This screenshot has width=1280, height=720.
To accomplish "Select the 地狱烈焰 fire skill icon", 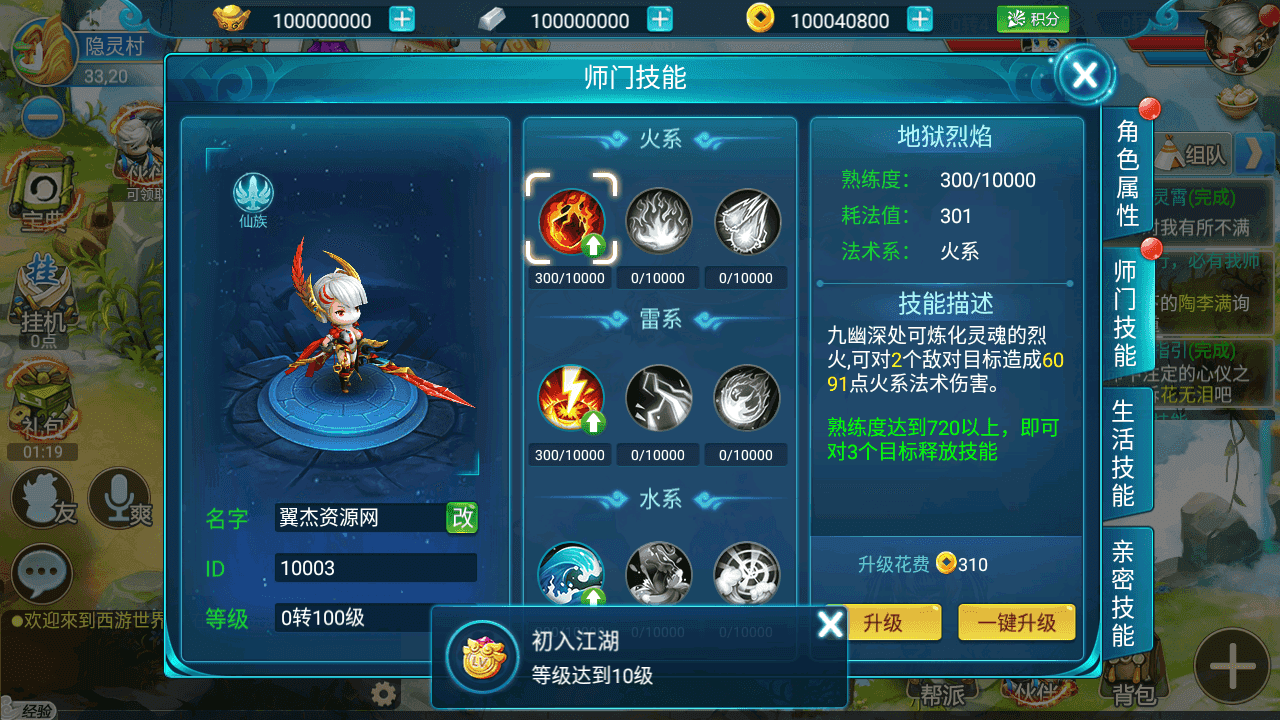I will coord(572,221).
